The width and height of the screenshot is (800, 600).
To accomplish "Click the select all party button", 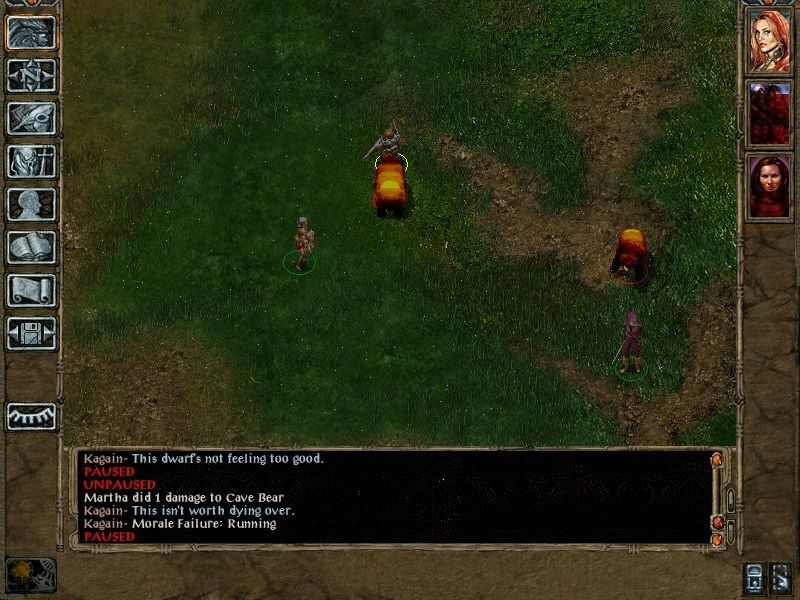I will coord(781,577).
